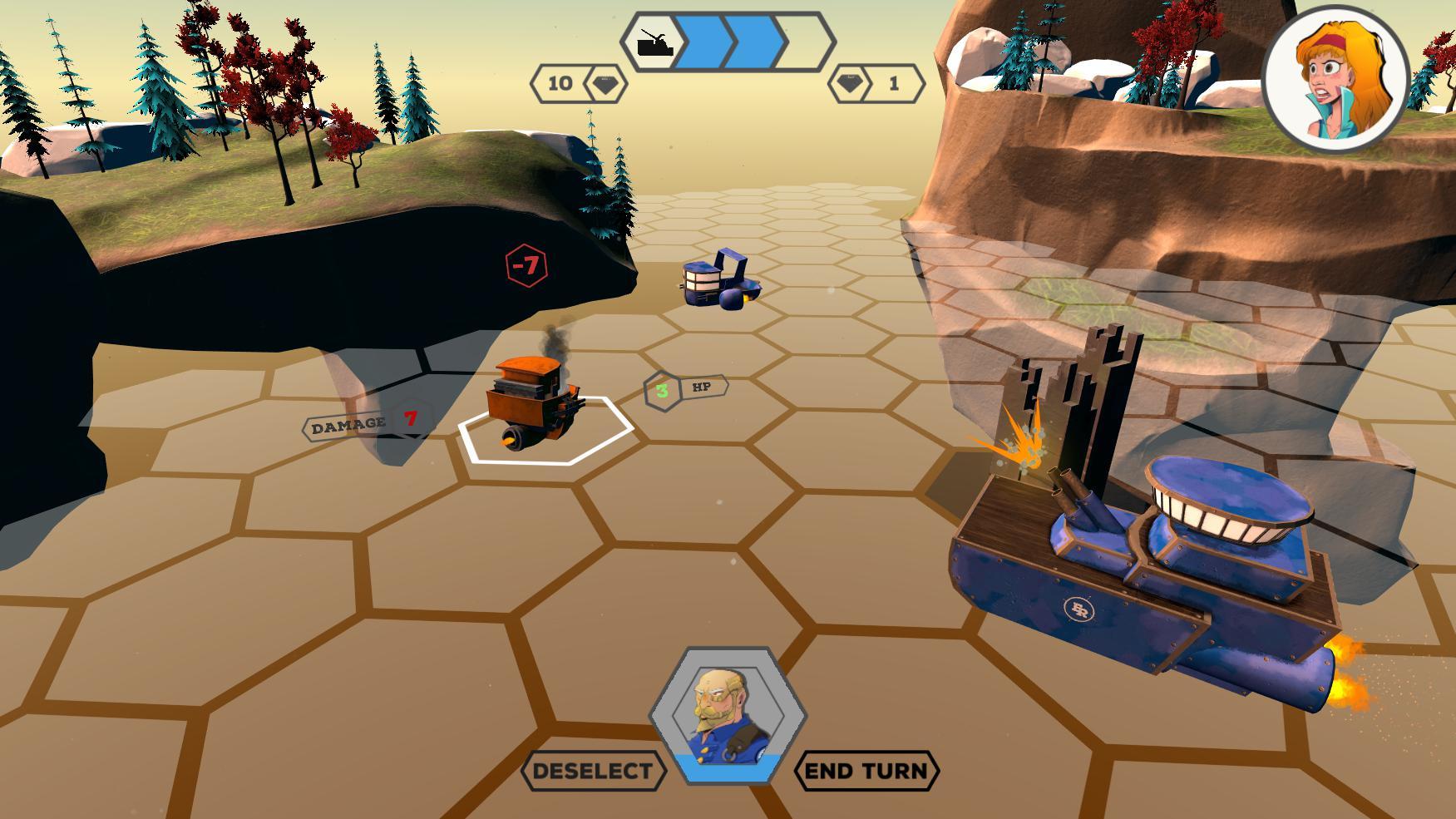The width and height of the screenshot is (1456, 819).
Task: Click the tank action points indicator
Action: point(728,42)
